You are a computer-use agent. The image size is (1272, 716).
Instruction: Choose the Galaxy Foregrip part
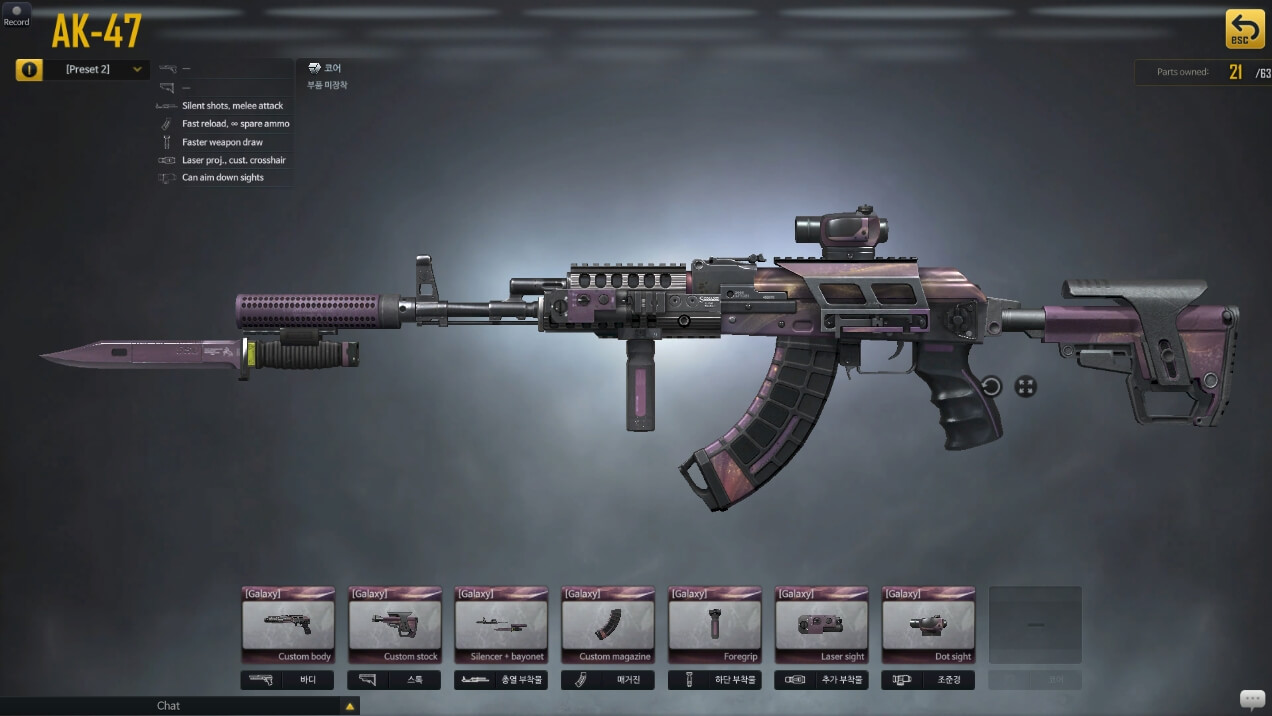coord(714,625)
